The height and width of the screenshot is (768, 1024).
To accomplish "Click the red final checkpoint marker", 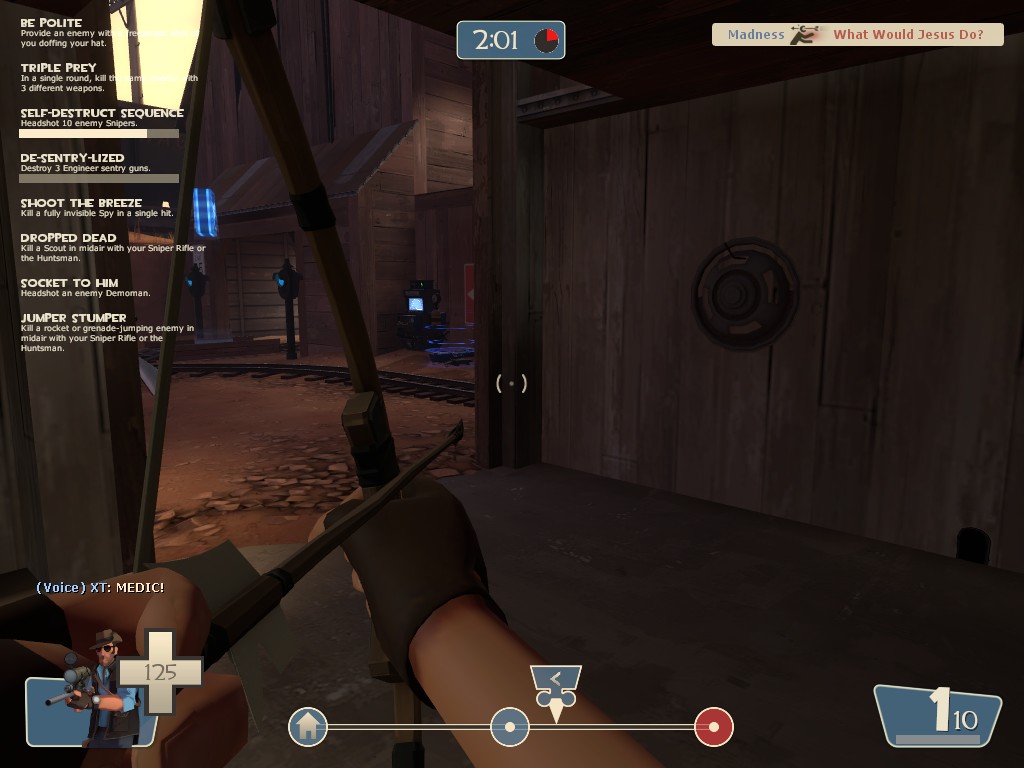I will click(714, 726).
